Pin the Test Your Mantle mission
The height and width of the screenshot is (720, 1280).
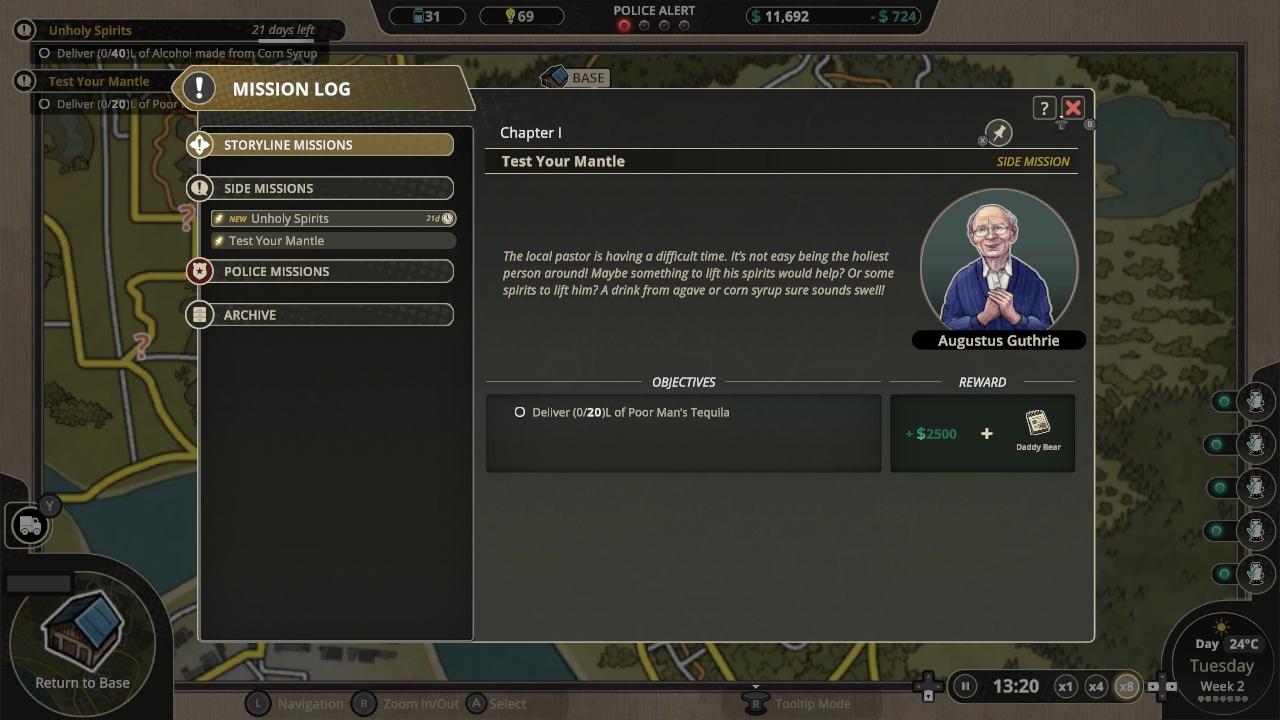[998, 133]
